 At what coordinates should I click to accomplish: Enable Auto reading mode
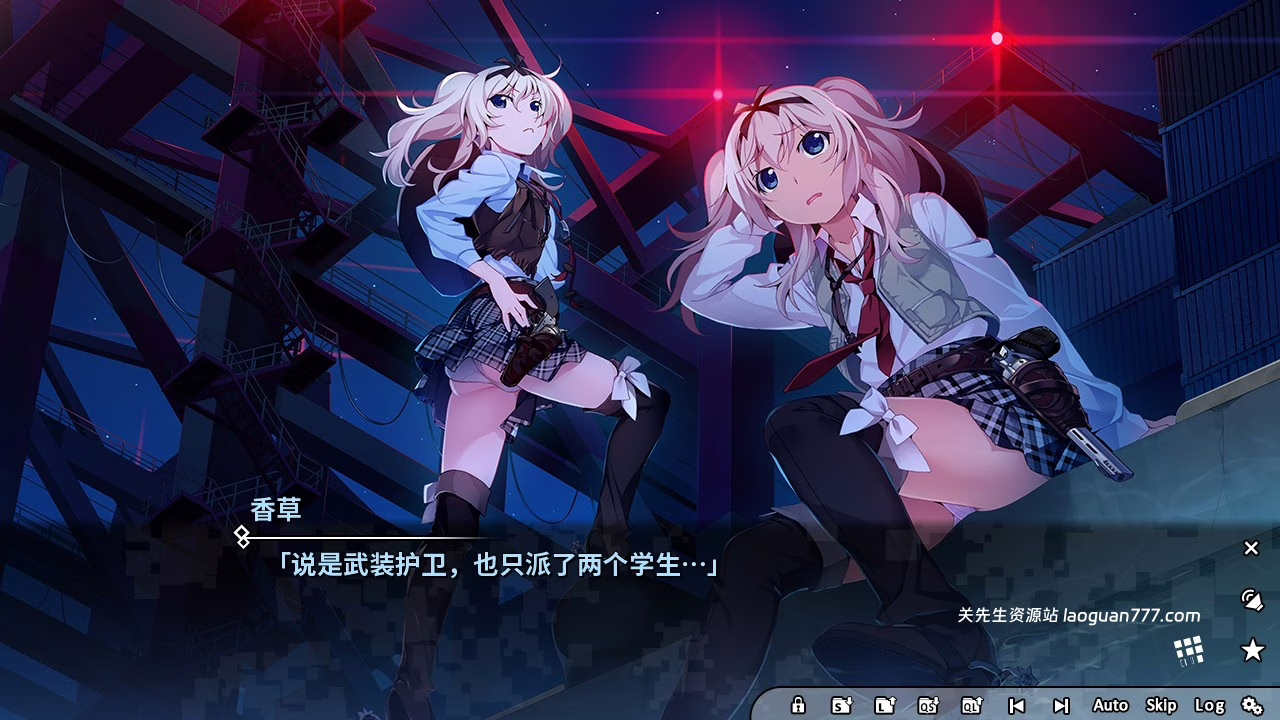[x=1113, y=706]
